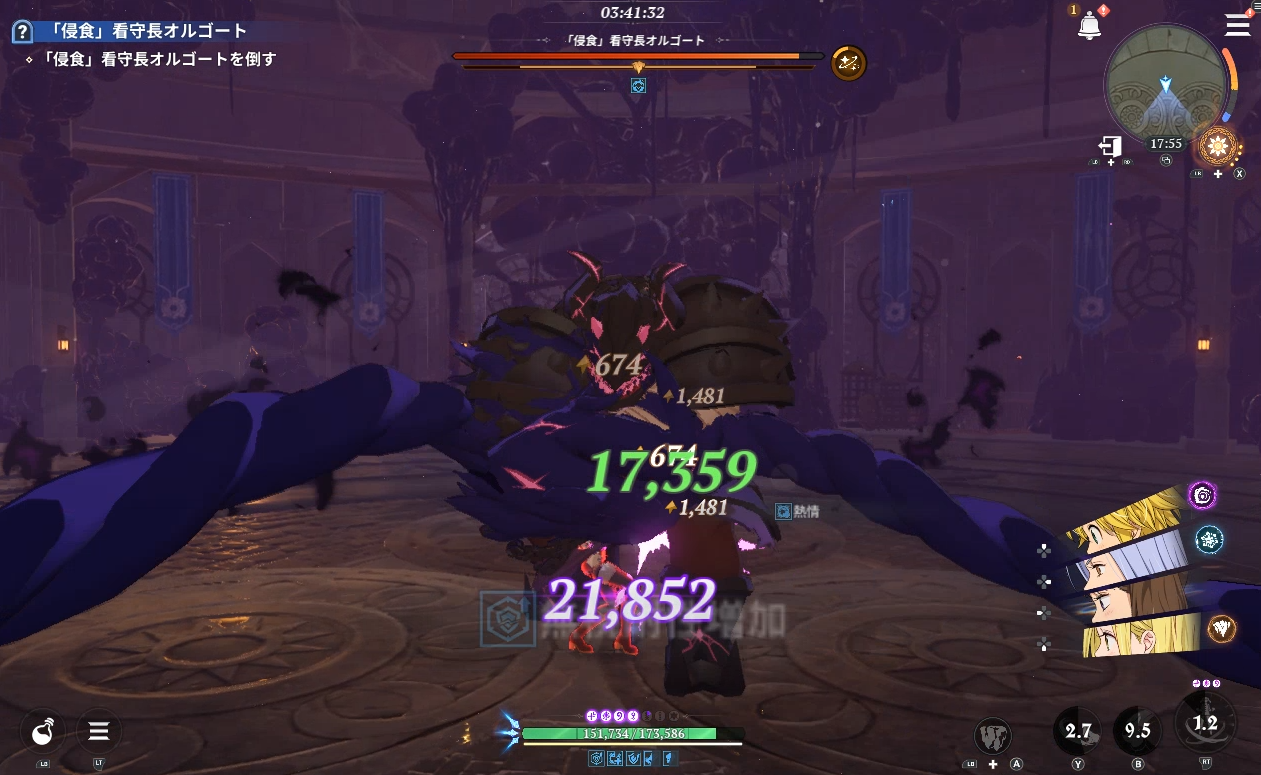The height and width of the screenshot is (775, 1261).
Task: Open the notification bell
Action: click(1089, 27)
